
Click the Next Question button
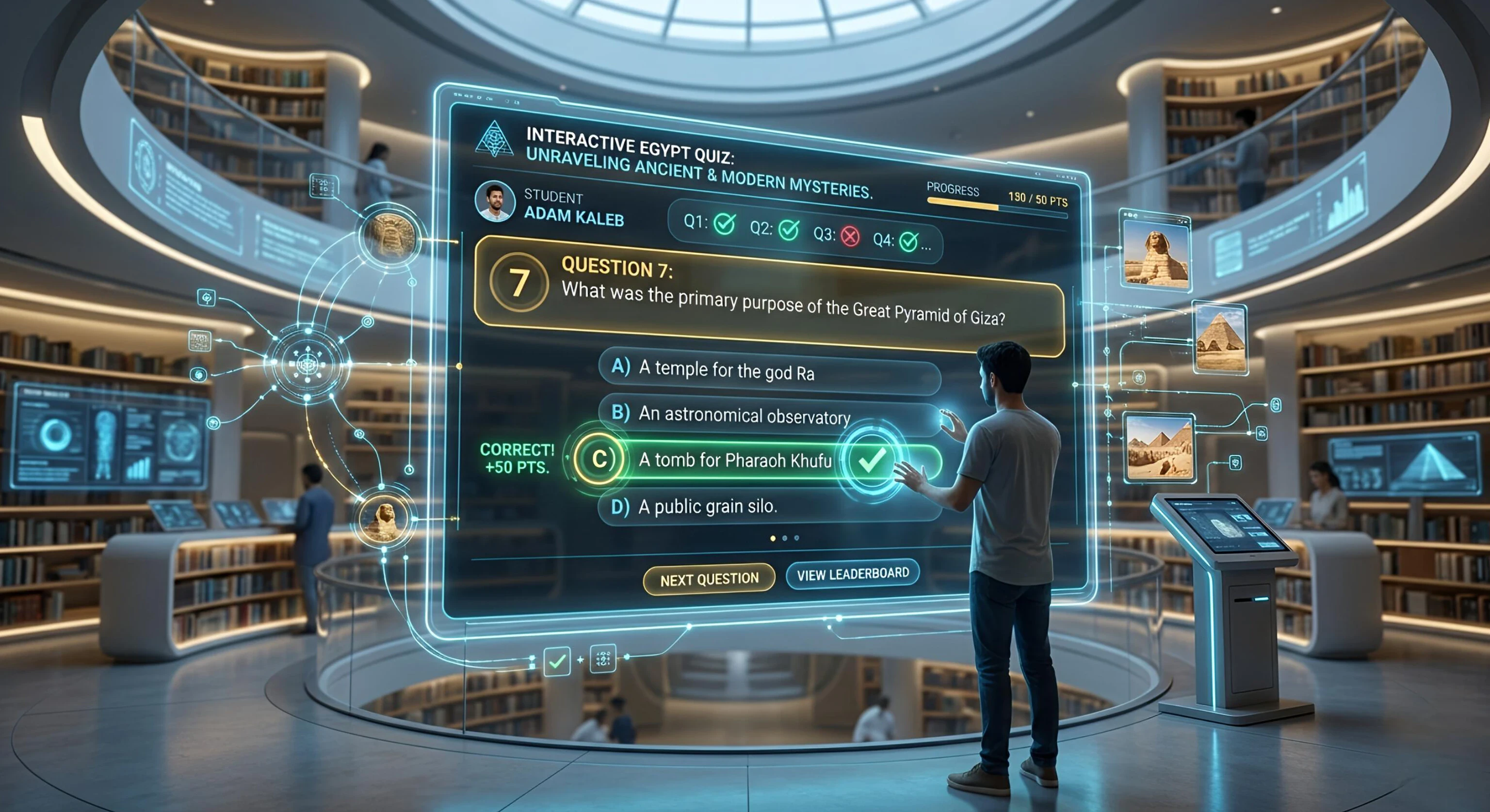pos(709,578)
